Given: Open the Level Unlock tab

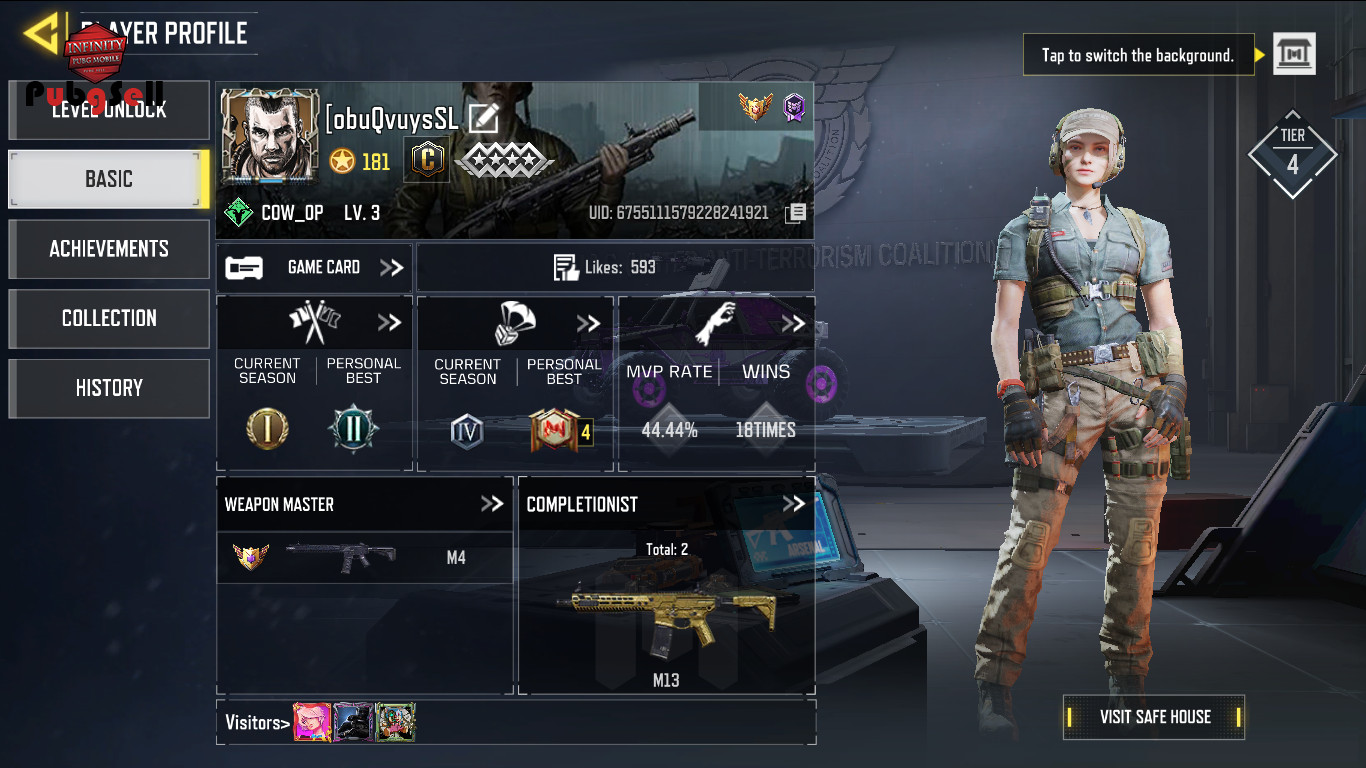Looking at the screenshot, I should tap(109, 111).
